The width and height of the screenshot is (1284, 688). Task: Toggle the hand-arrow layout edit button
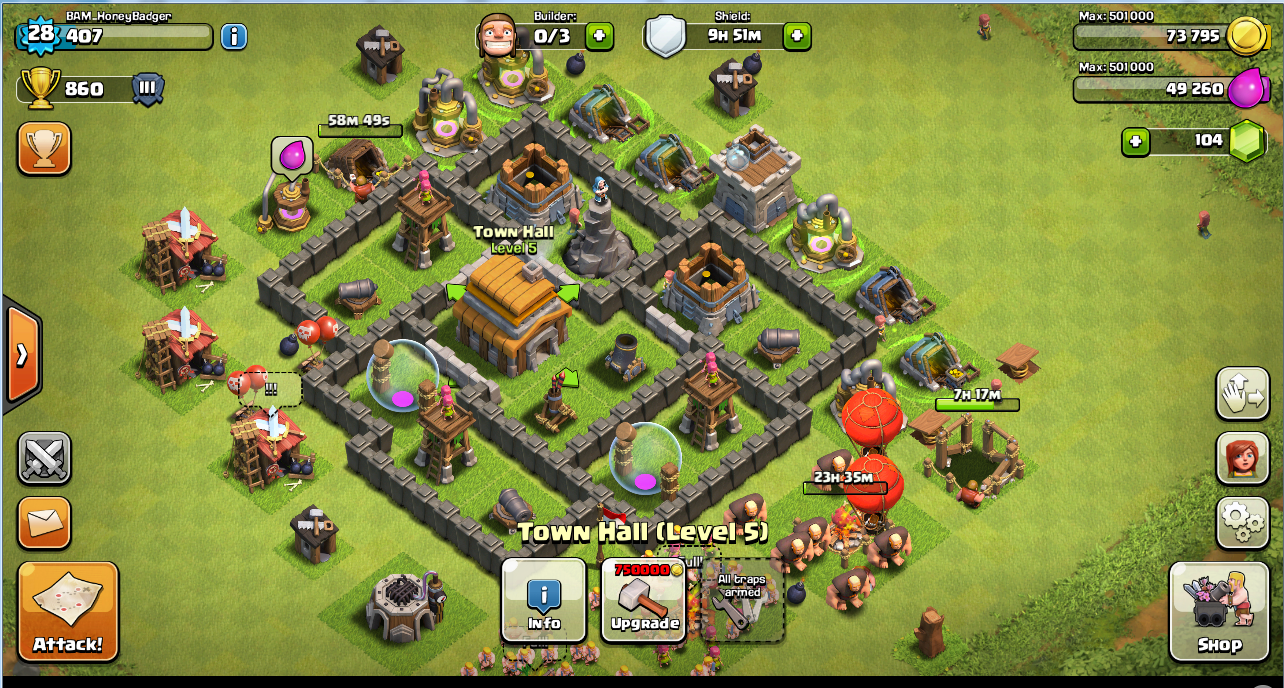point(1242,393)
